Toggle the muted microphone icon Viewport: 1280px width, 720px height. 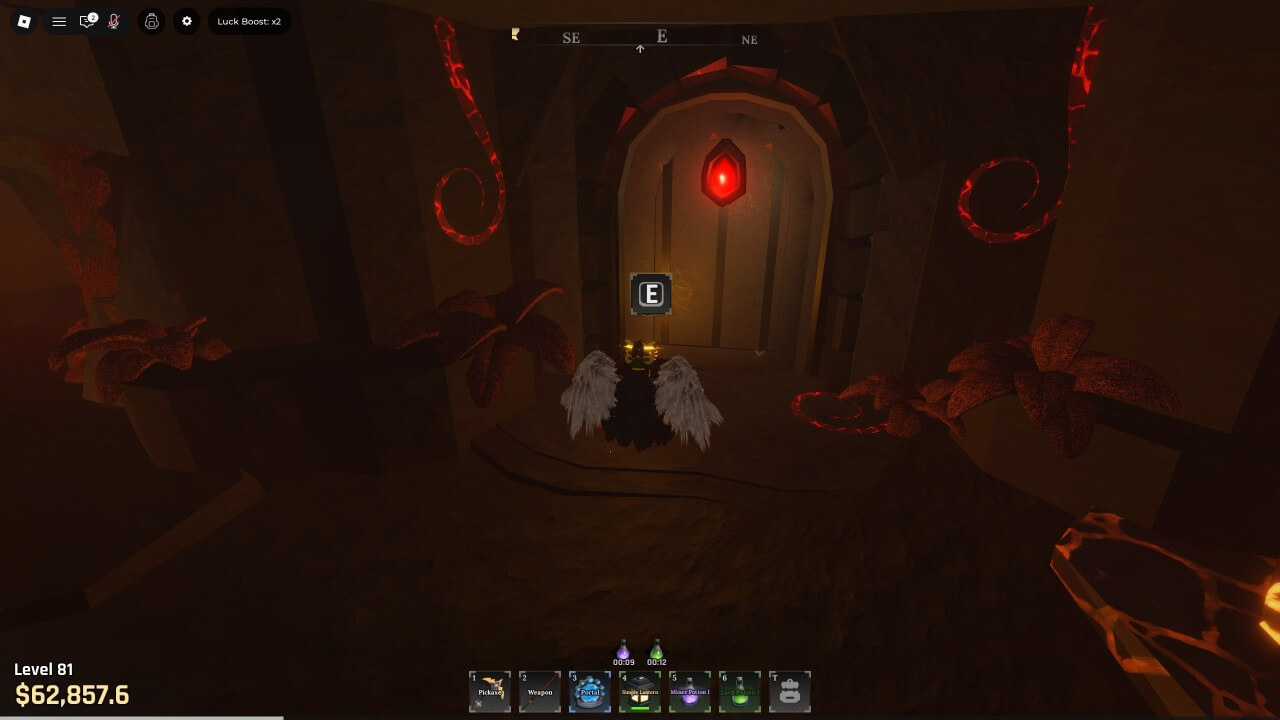(114, 21)
